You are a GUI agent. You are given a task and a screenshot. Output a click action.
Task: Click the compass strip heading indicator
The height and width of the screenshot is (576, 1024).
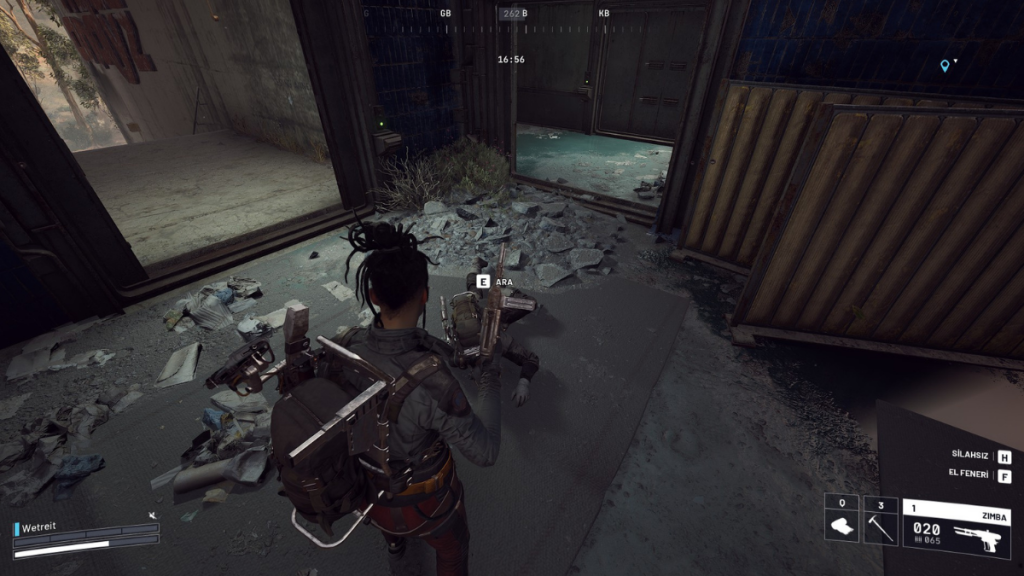512,14
